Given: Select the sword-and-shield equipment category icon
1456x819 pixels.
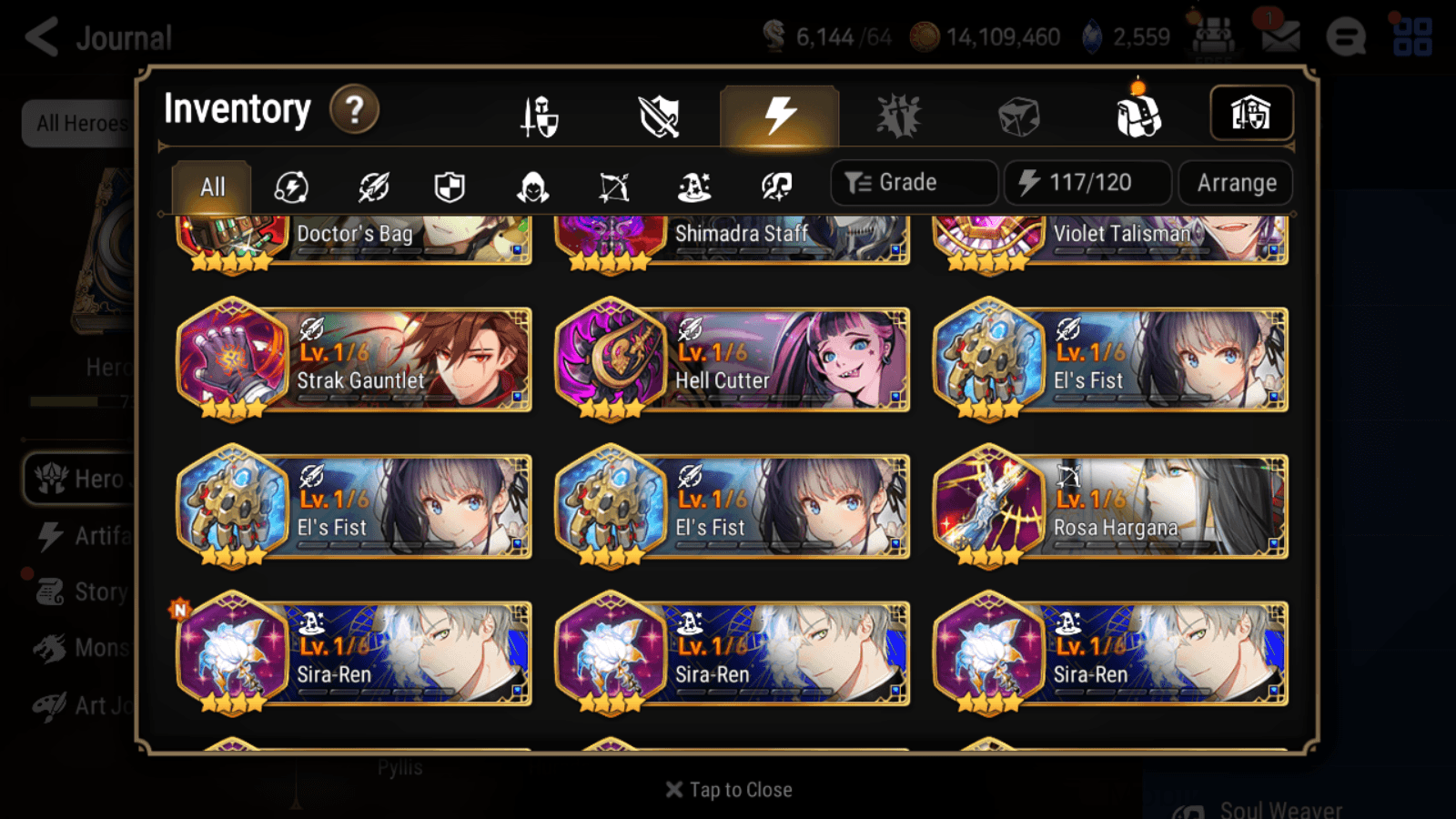Looking at the screenshot, I should pyautogui.click(x=538, y=114).
